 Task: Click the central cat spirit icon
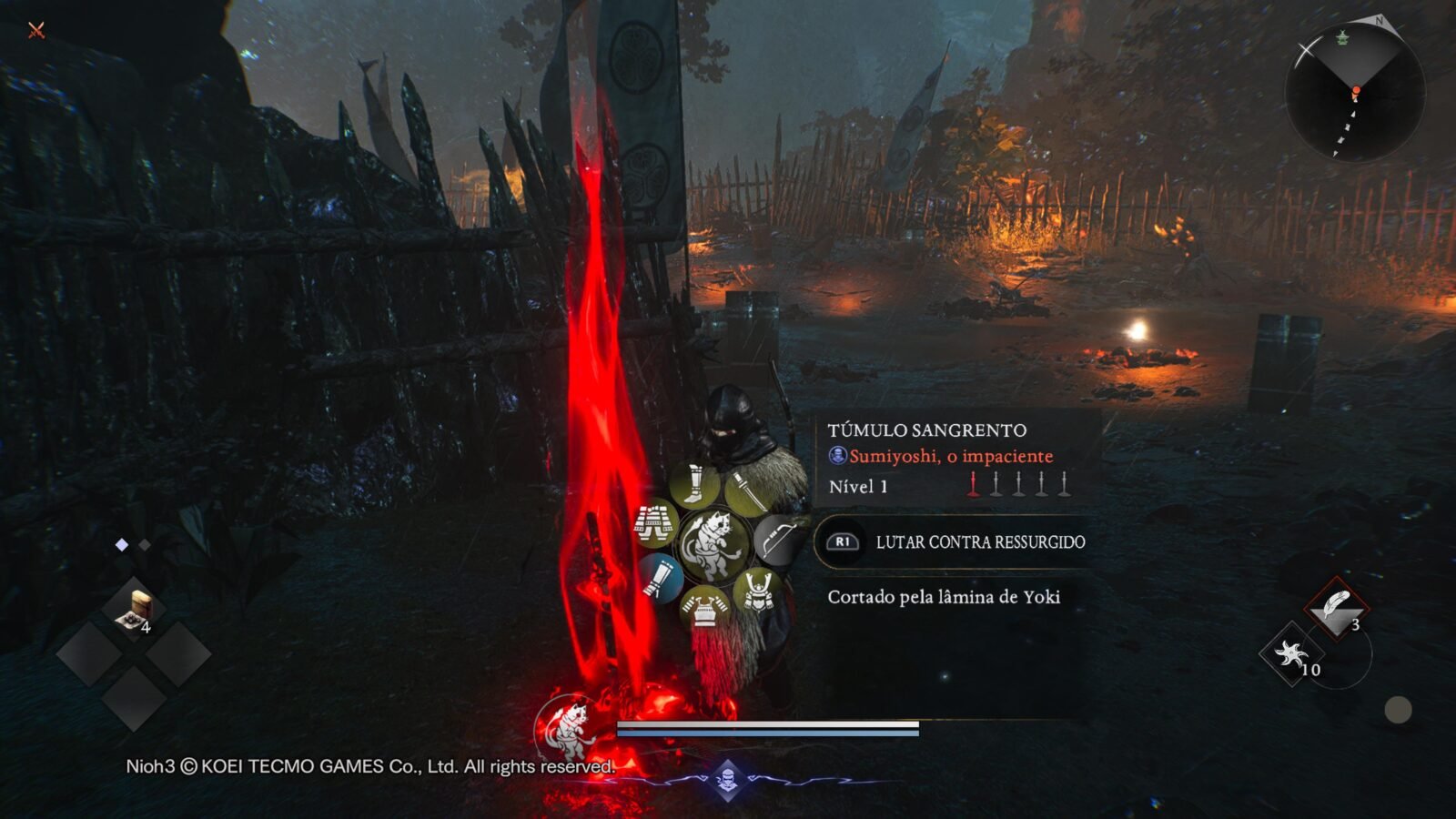[x=714, y=546]
